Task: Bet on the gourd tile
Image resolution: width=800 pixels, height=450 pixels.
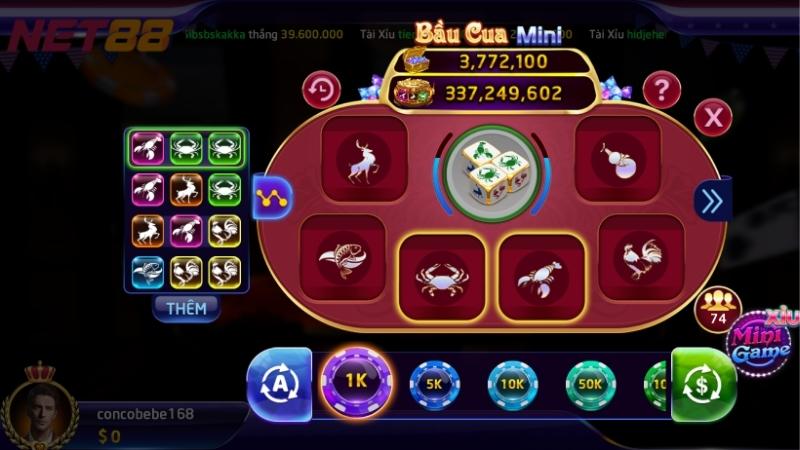Action: pyautogui.click(x=617, y=158)
